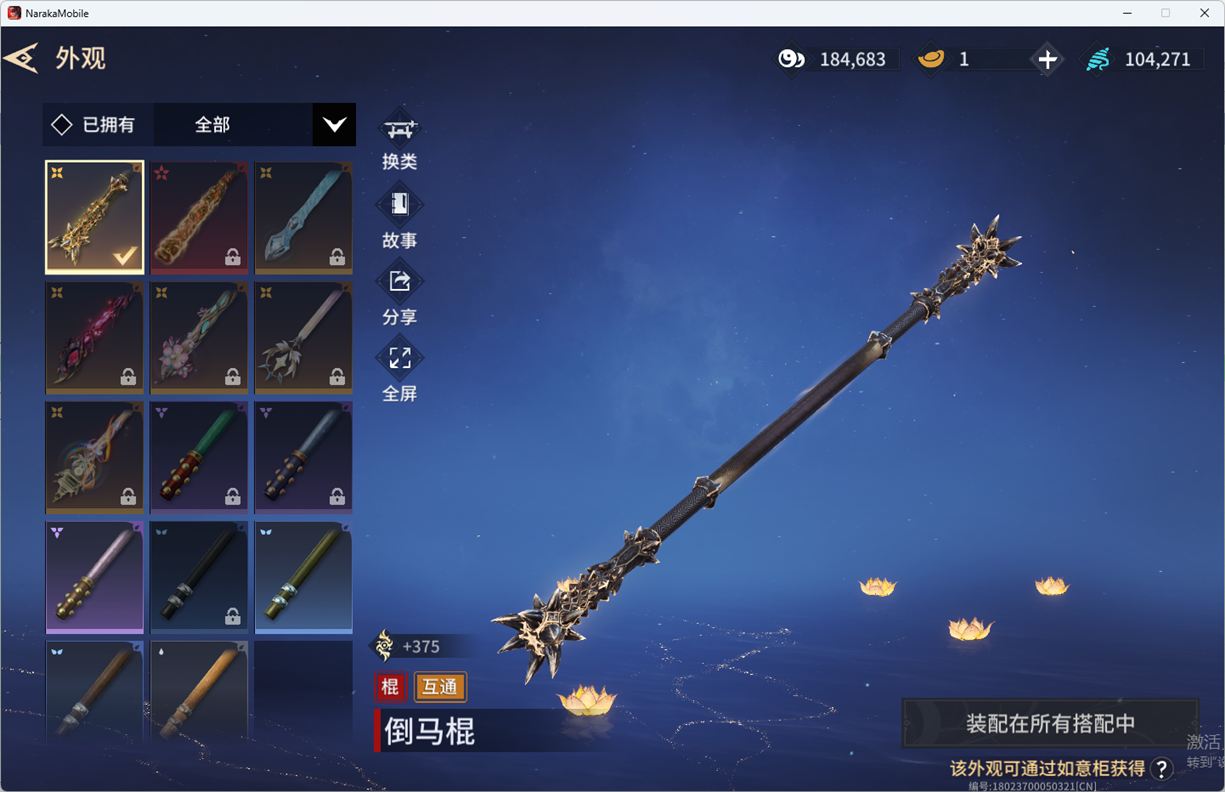Select the locked pink flower staff skin
The height and width of the screenshot is (792, 1225).
tap(199, 337)
